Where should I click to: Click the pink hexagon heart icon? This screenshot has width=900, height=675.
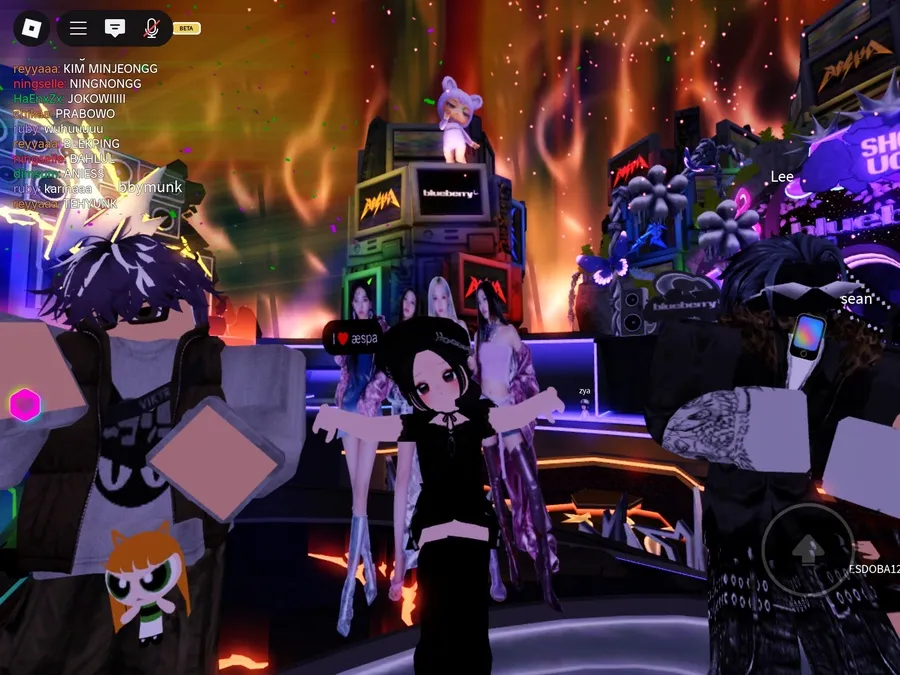pyautogui.click(x=24, y=405)
